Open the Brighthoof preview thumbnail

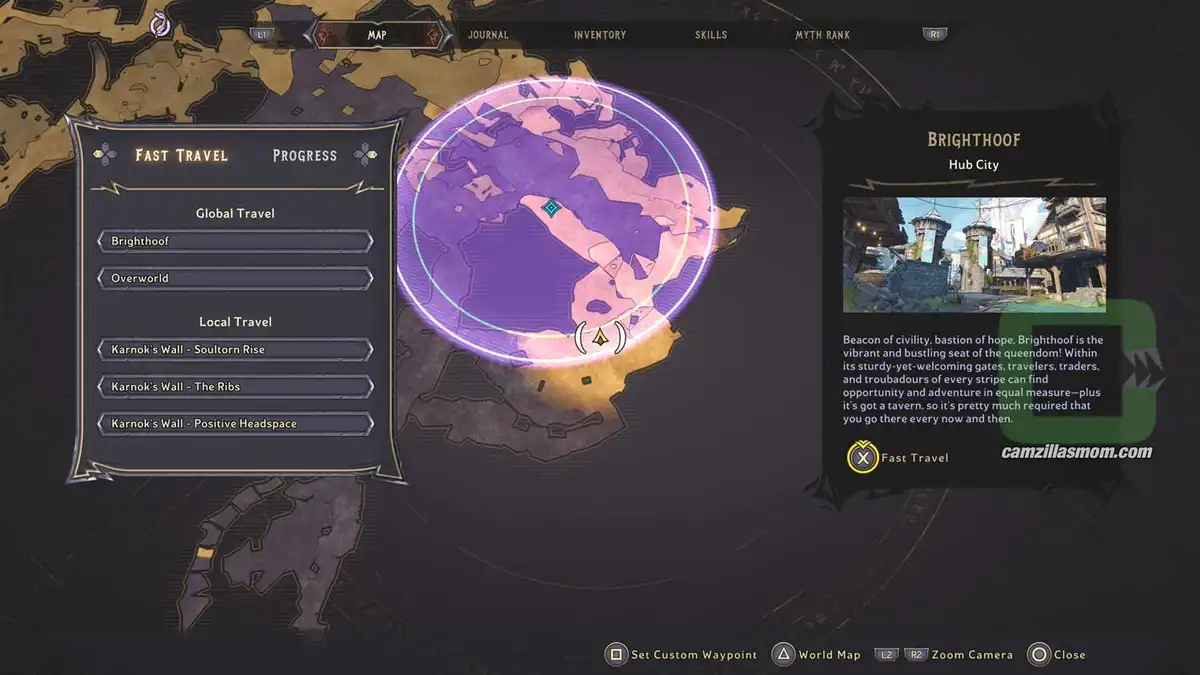(x=974, y=254)
